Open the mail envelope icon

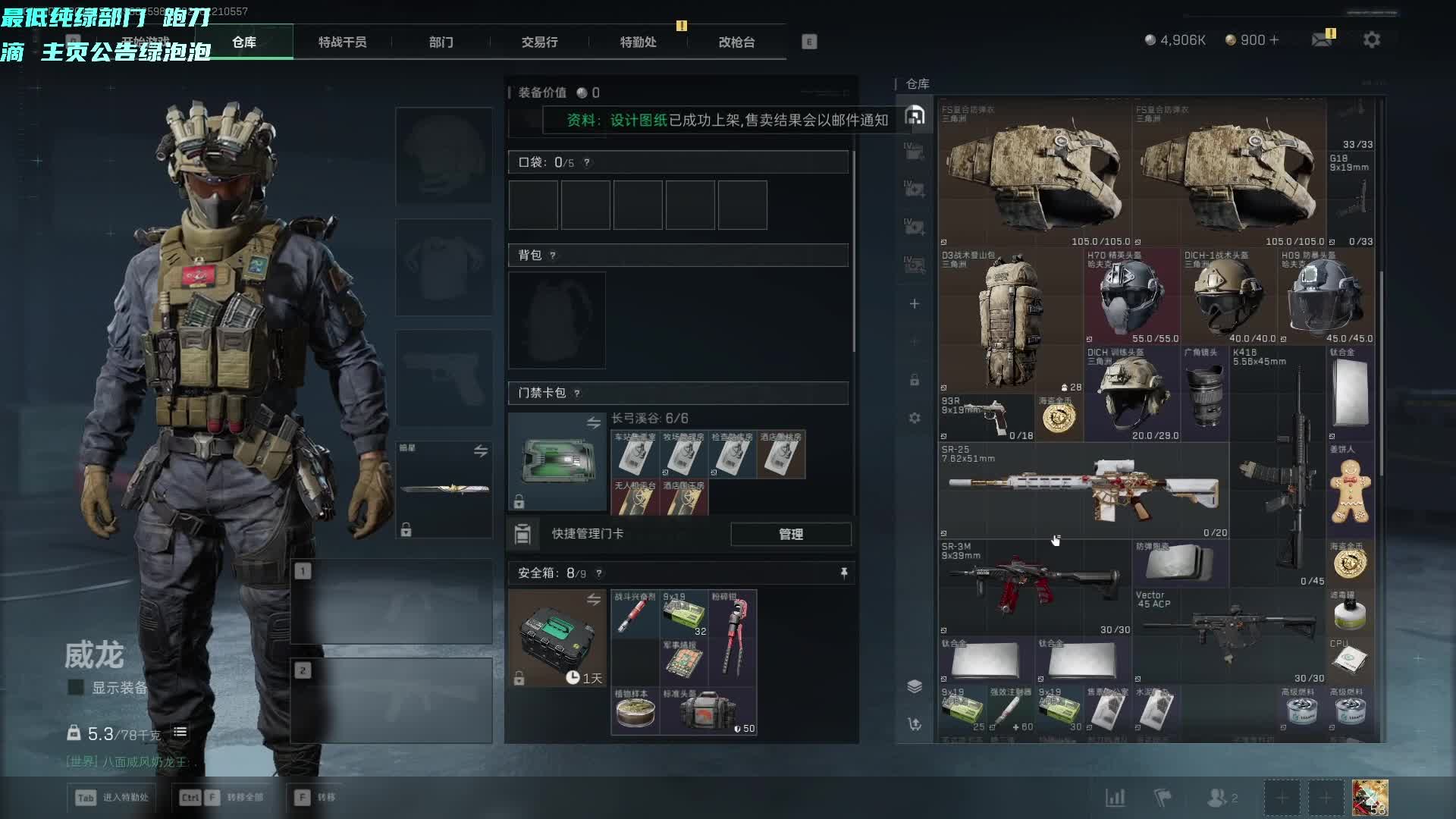tap(1322, 39)
